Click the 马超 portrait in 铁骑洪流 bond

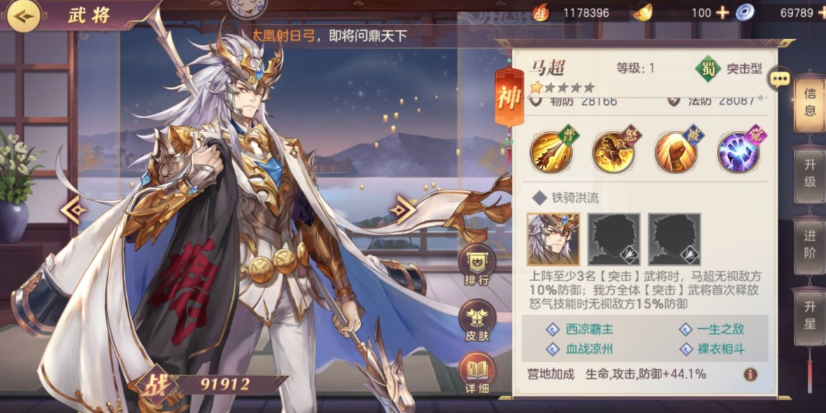click(553, 239)
